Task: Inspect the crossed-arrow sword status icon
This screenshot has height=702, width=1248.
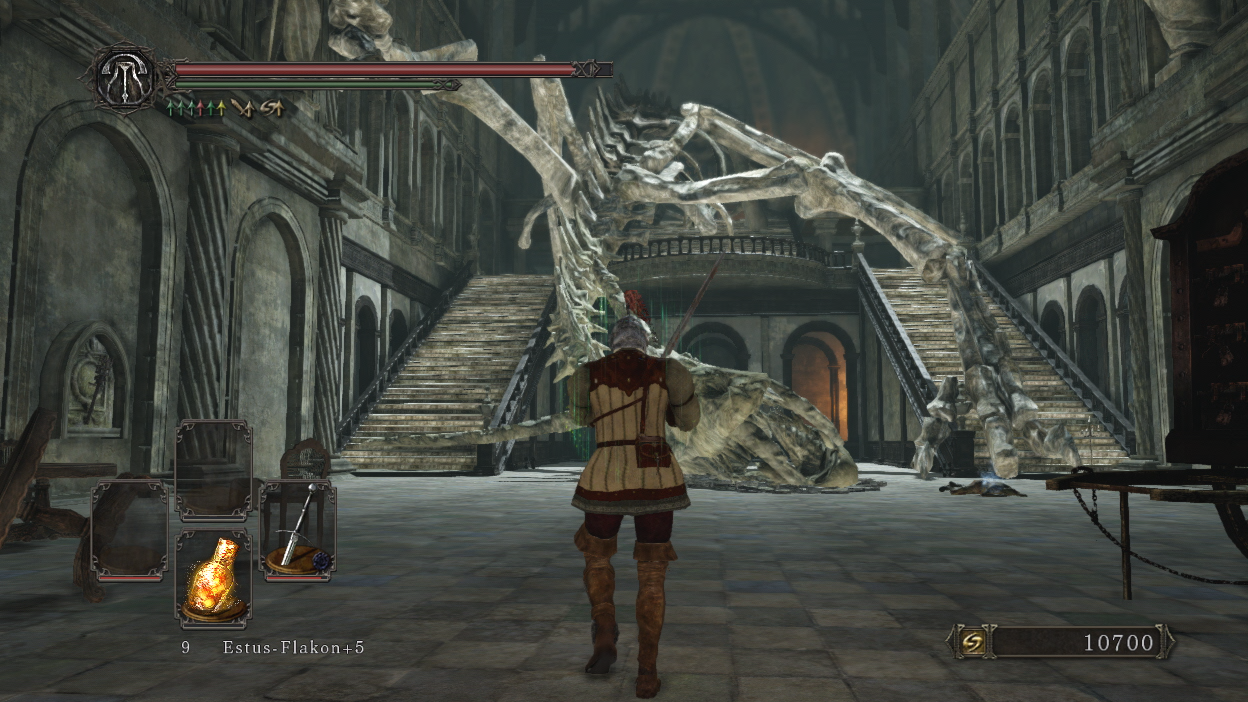Action: [x=241, y=107]
